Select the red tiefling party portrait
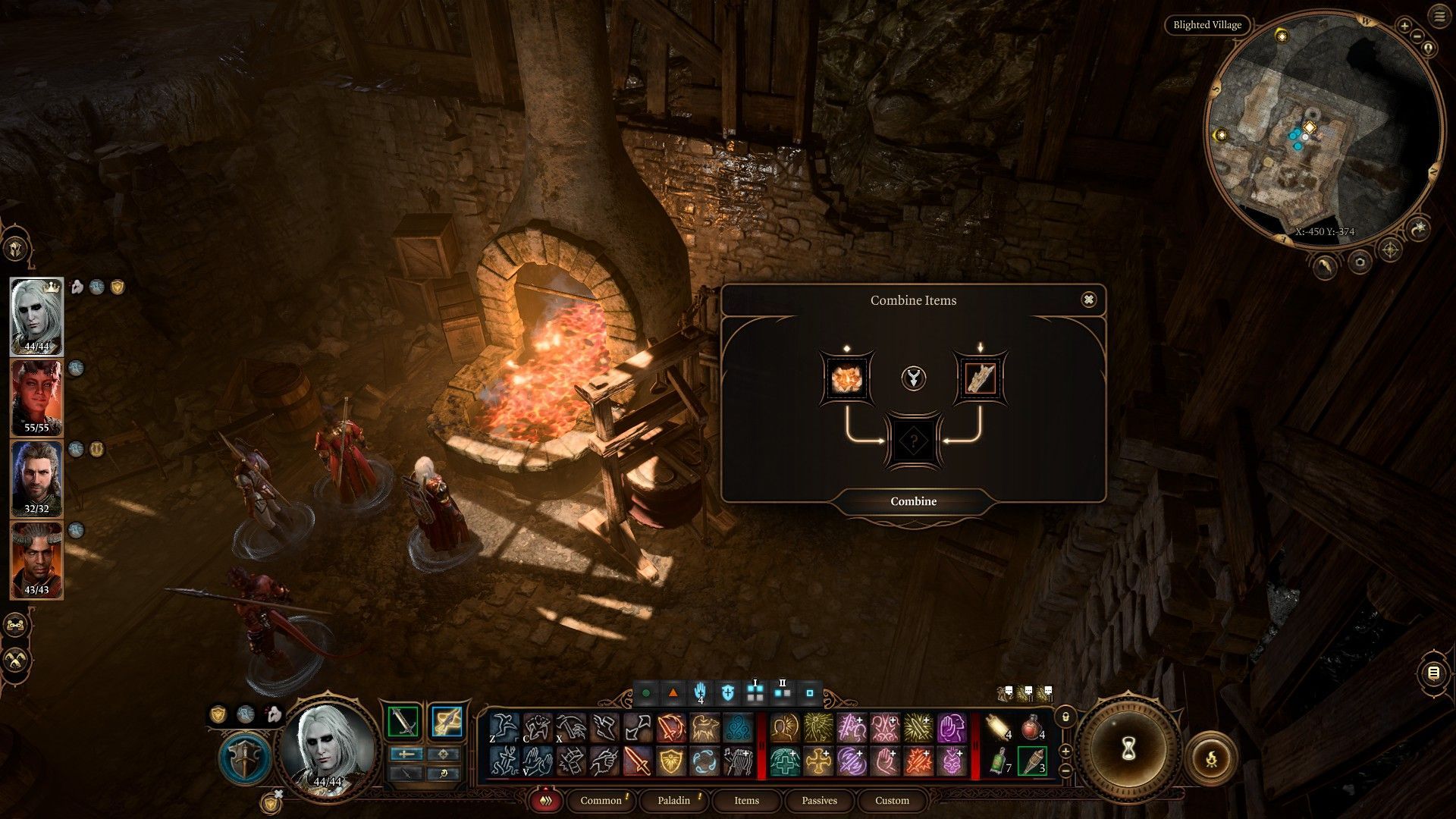1456x819 pixels. click(x=36, y=397)
